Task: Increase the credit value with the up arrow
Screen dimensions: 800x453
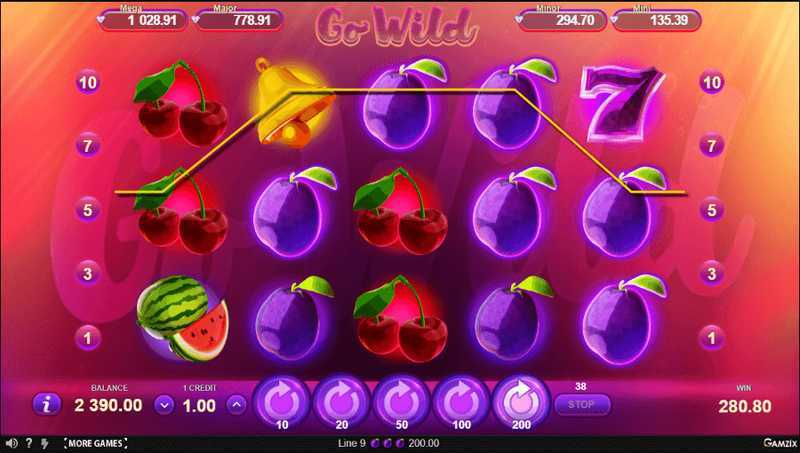Action: click(x=237, y=405)
